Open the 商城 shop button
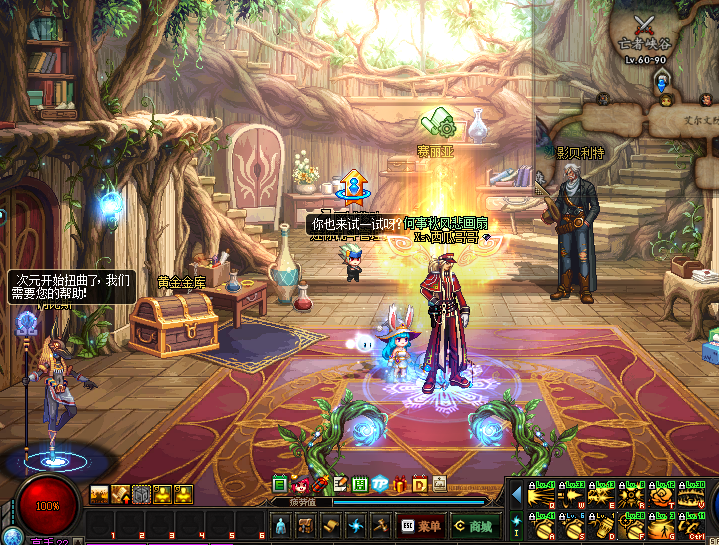Viewport: 719px width, 545px height. pyautogui.click(x=473, y=525)
